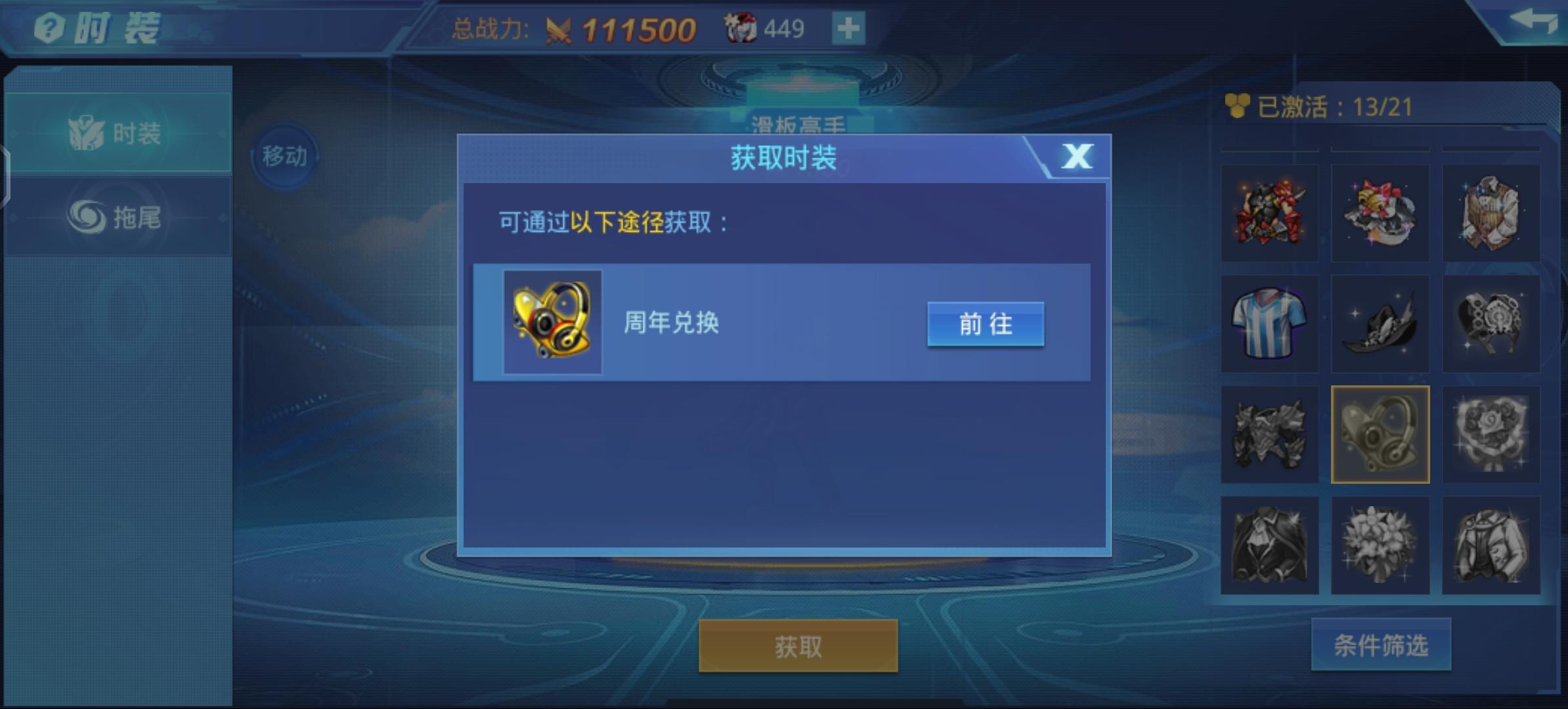Open the 周年兑换 acquisition entry
The width and height of the screenshot is (1568, 709).
[985, 323]
